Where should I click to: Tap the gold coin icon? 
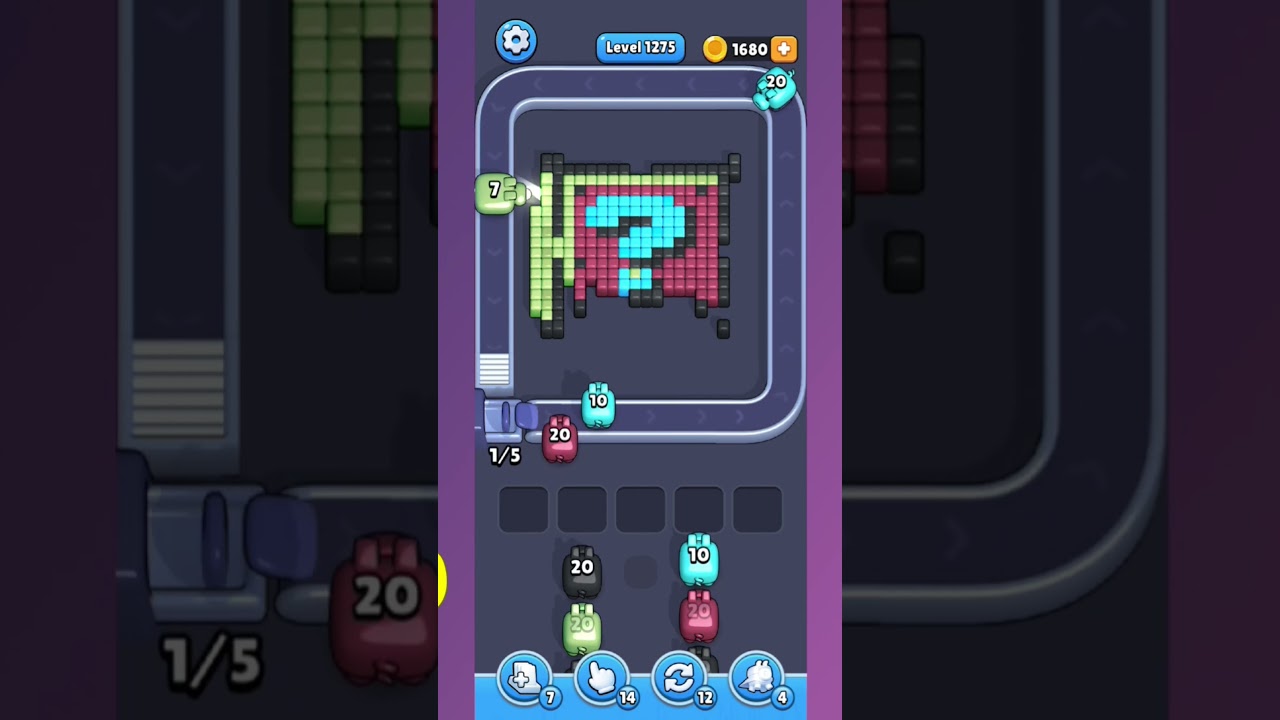coord(716,48)
